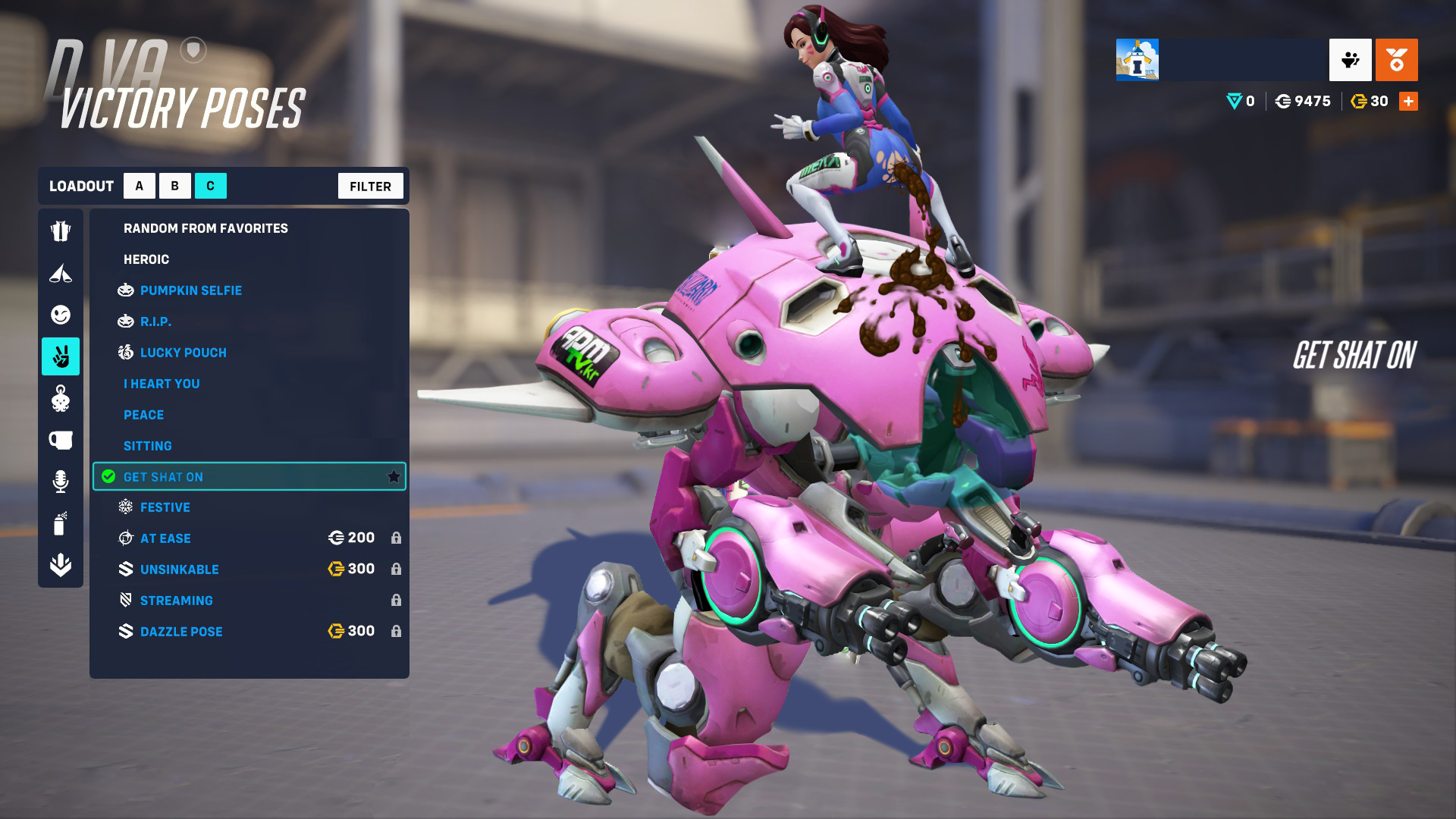The image size is (1456, 819).
Task: Select loadout A
Action: (x=139, y=186)
